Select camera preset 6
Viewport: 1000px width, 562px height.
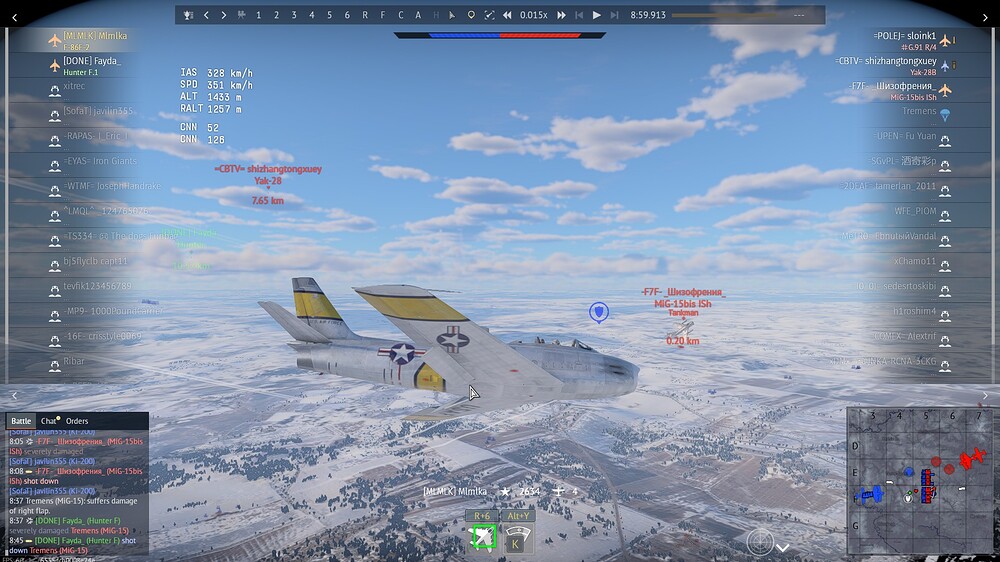[347, 15]
